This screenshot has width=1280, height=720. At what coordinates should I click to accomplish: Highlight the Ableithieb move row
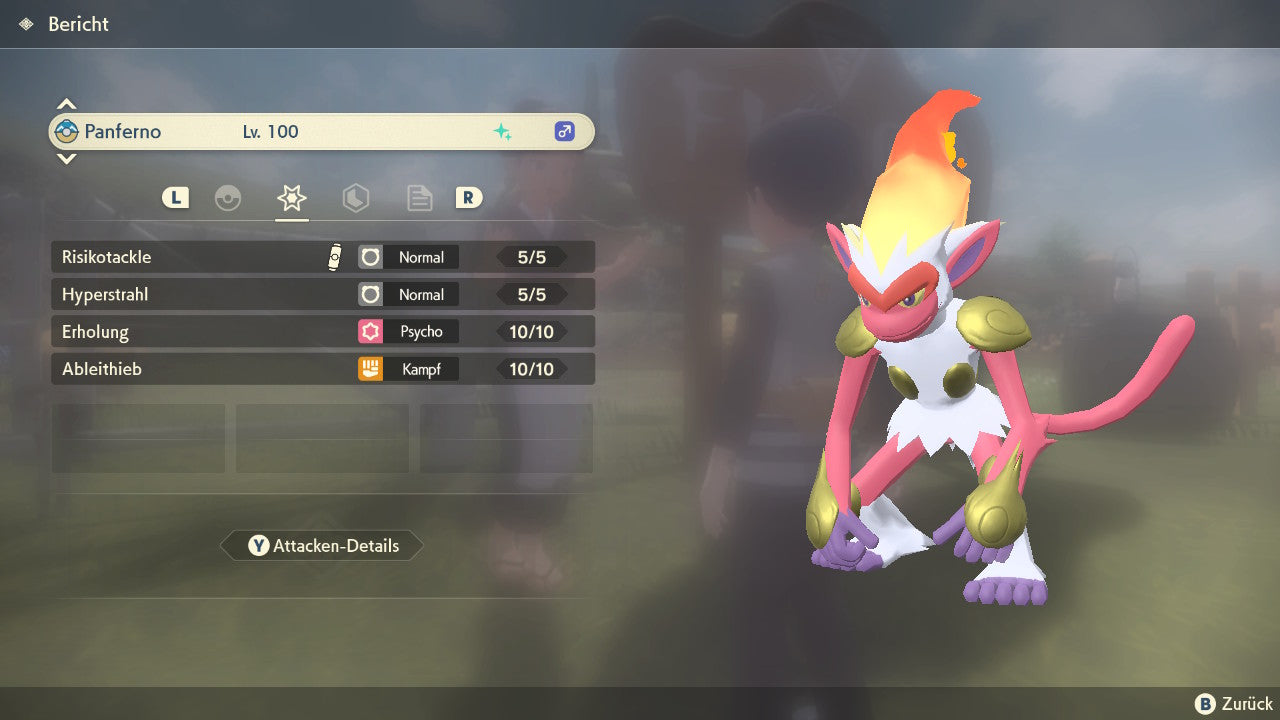(322, 369)
